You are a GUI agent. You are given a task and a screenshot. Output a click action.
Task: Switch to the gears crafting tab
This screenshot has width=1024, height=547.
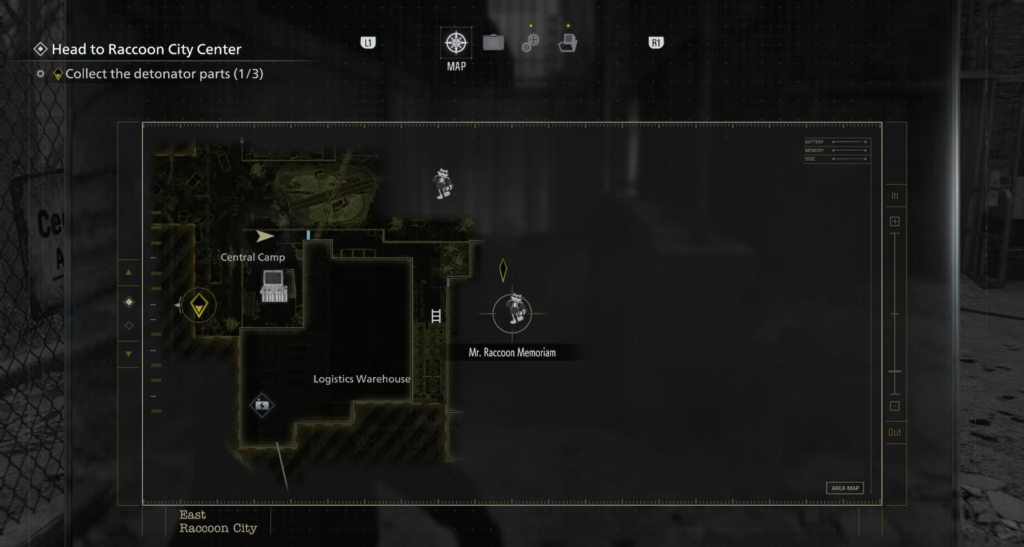(x=530, y=43)
